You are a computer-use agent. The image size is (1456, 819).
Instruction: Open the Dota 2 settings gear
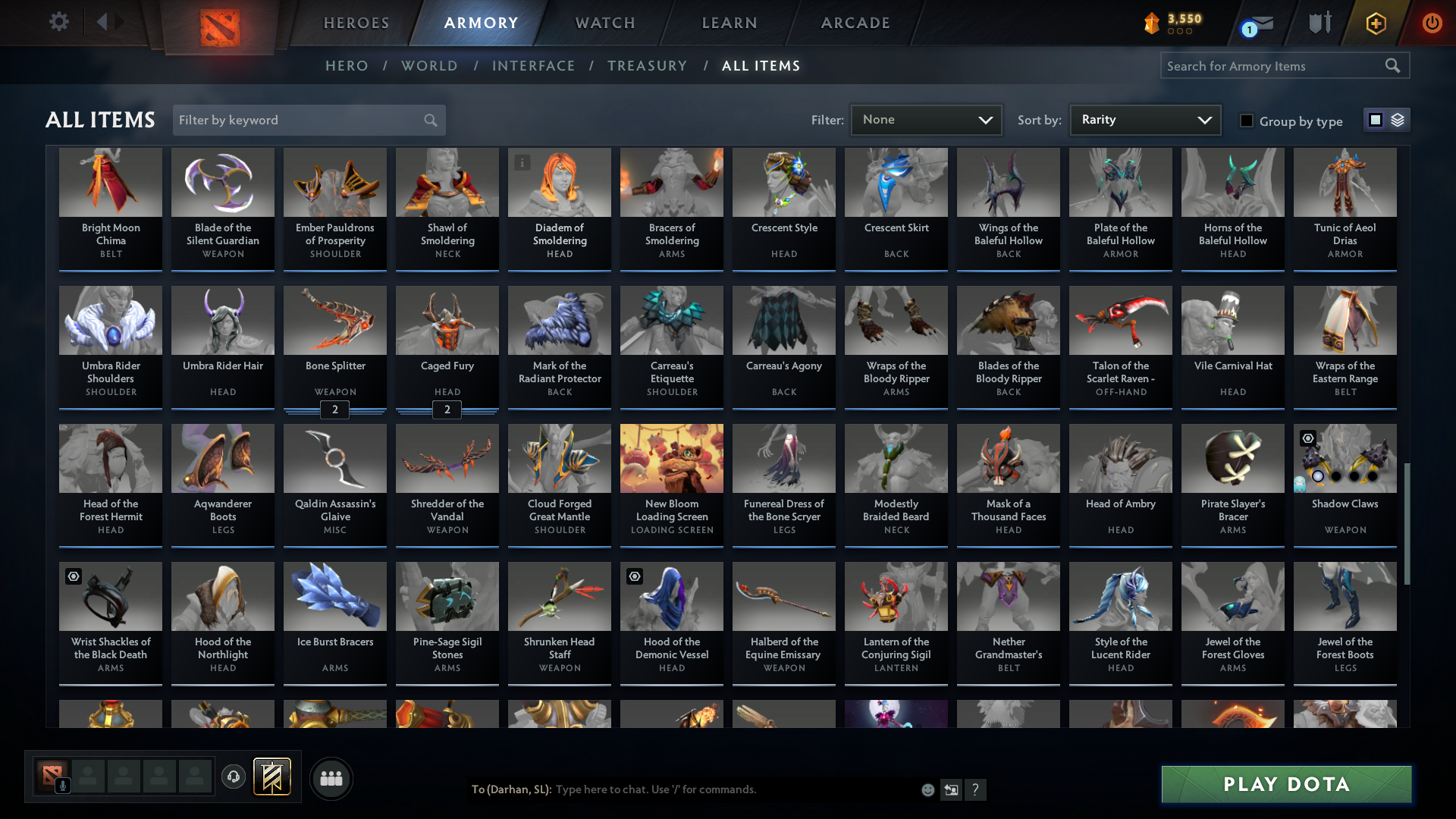pyautogui.click(x=59, y=22)
